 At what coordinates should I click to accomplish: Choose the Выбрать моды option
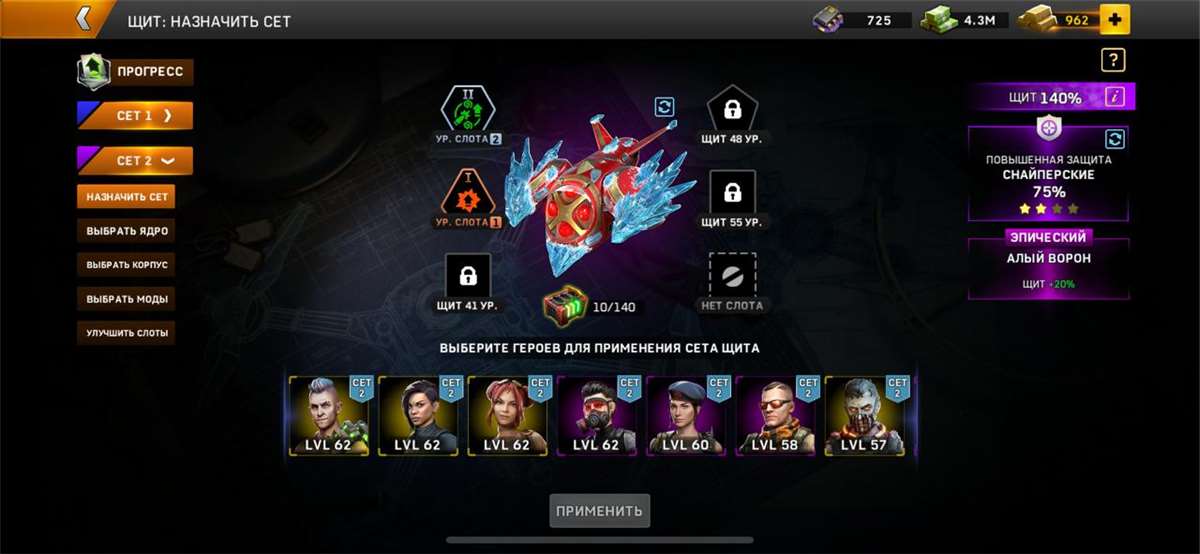(x=126, y=299)
